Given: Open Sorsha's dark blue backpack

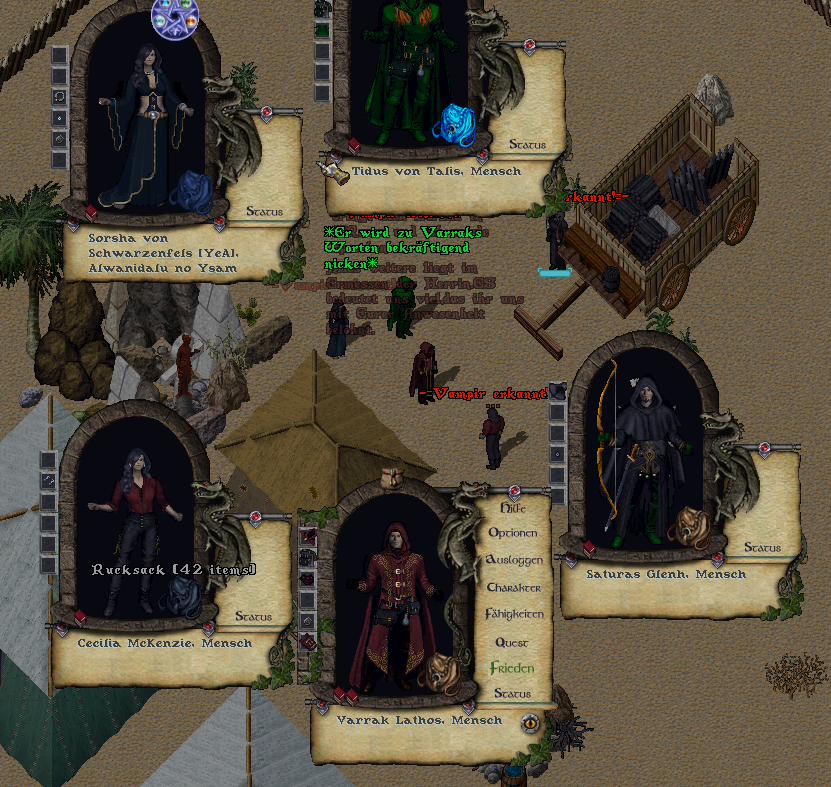Looking at the screenshot, I should click(x=191, y=192).
